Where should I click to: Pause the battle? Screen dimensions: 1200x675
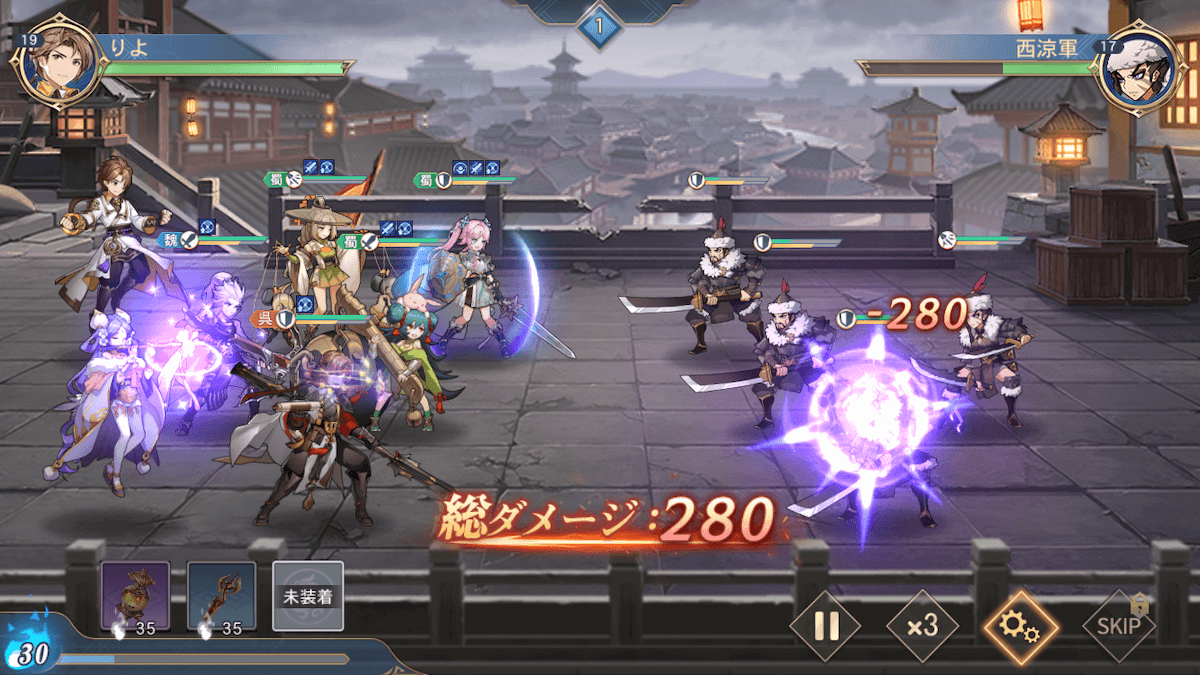click(x=826, y=626)
